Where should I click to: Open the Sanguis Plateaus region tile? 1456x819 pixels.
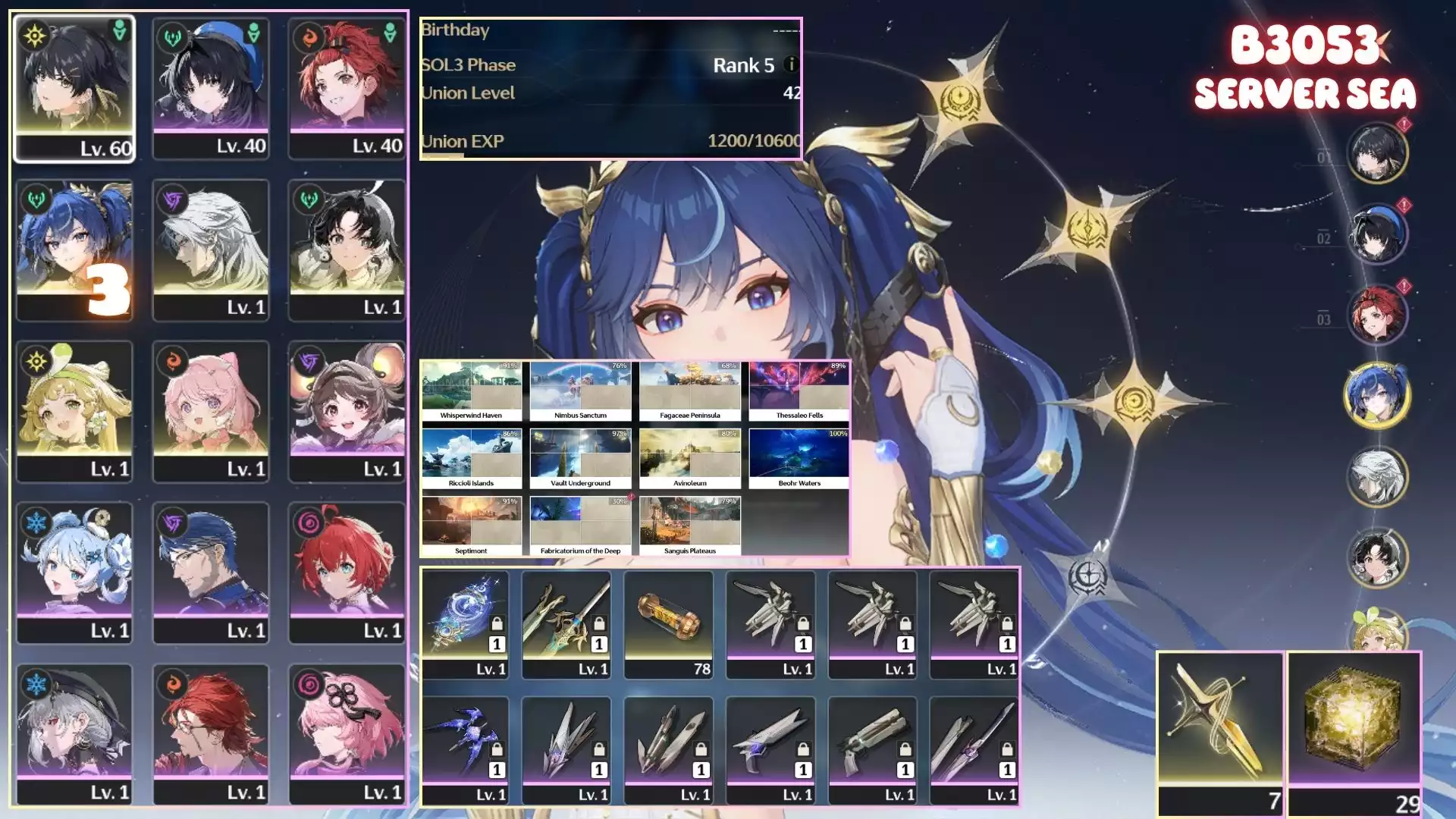[x=689, y=526]
